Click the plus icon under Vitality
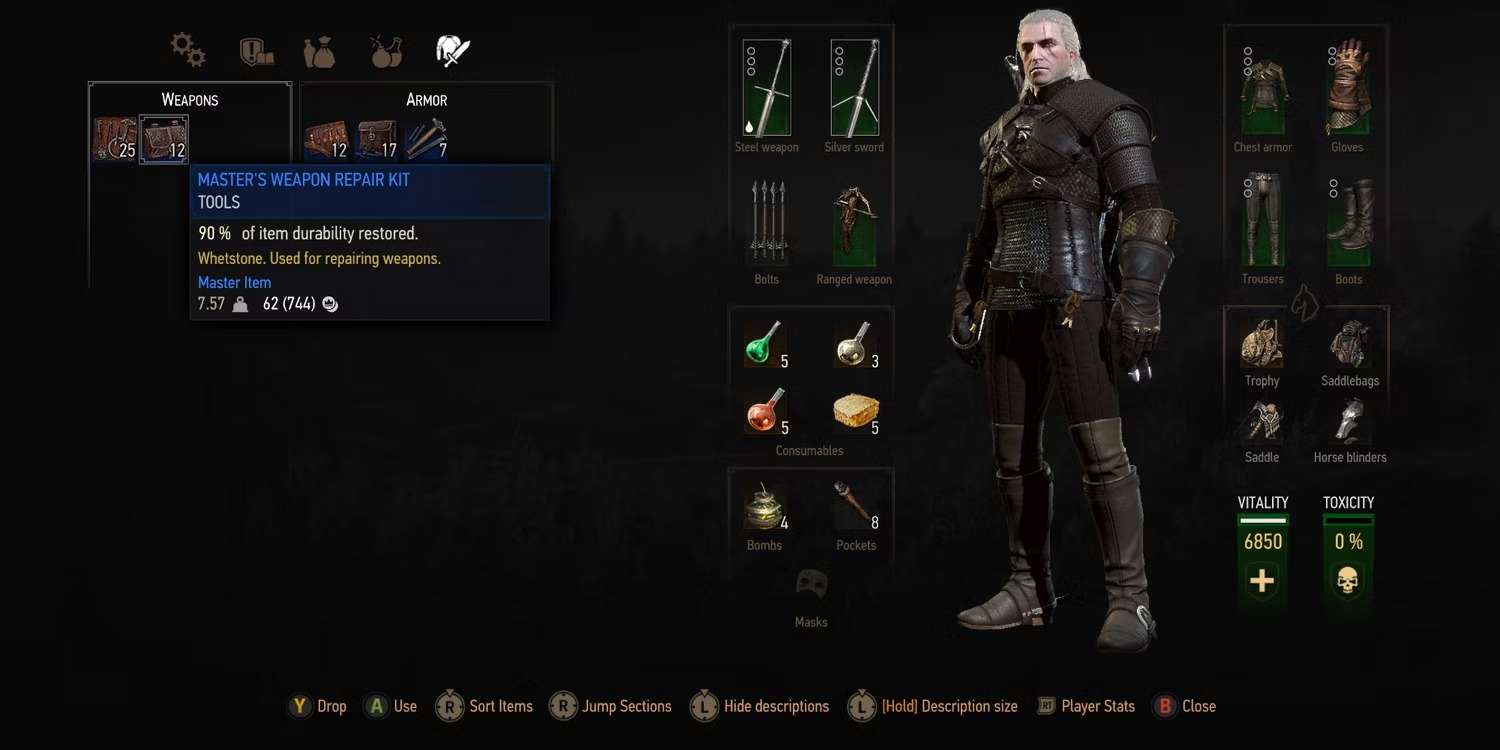The image size is (1500, 750). pyautogui.click(x=1261, y=578)
